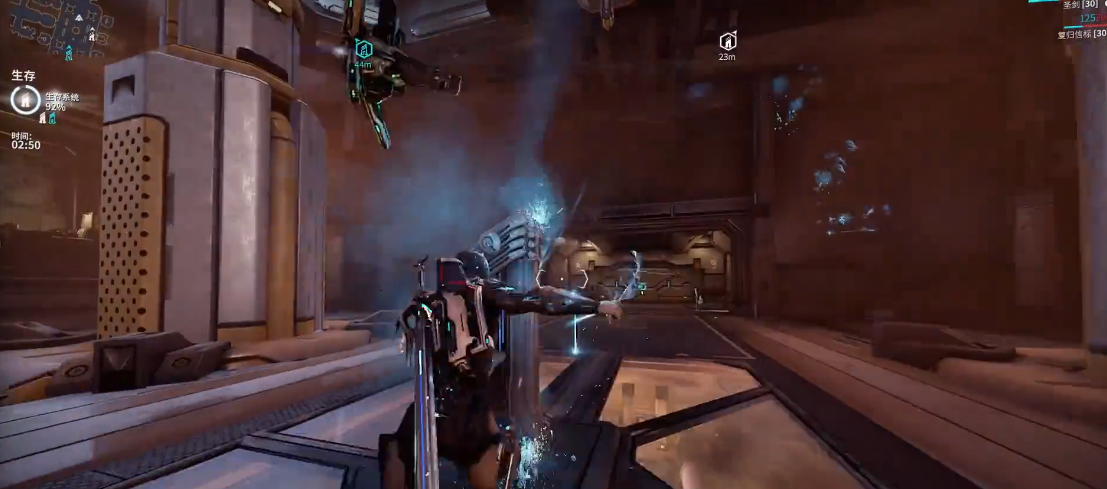1107x489 pixels.
Task: Select the 圣剑 [30] name label
Action: [x=1079, y=5]
